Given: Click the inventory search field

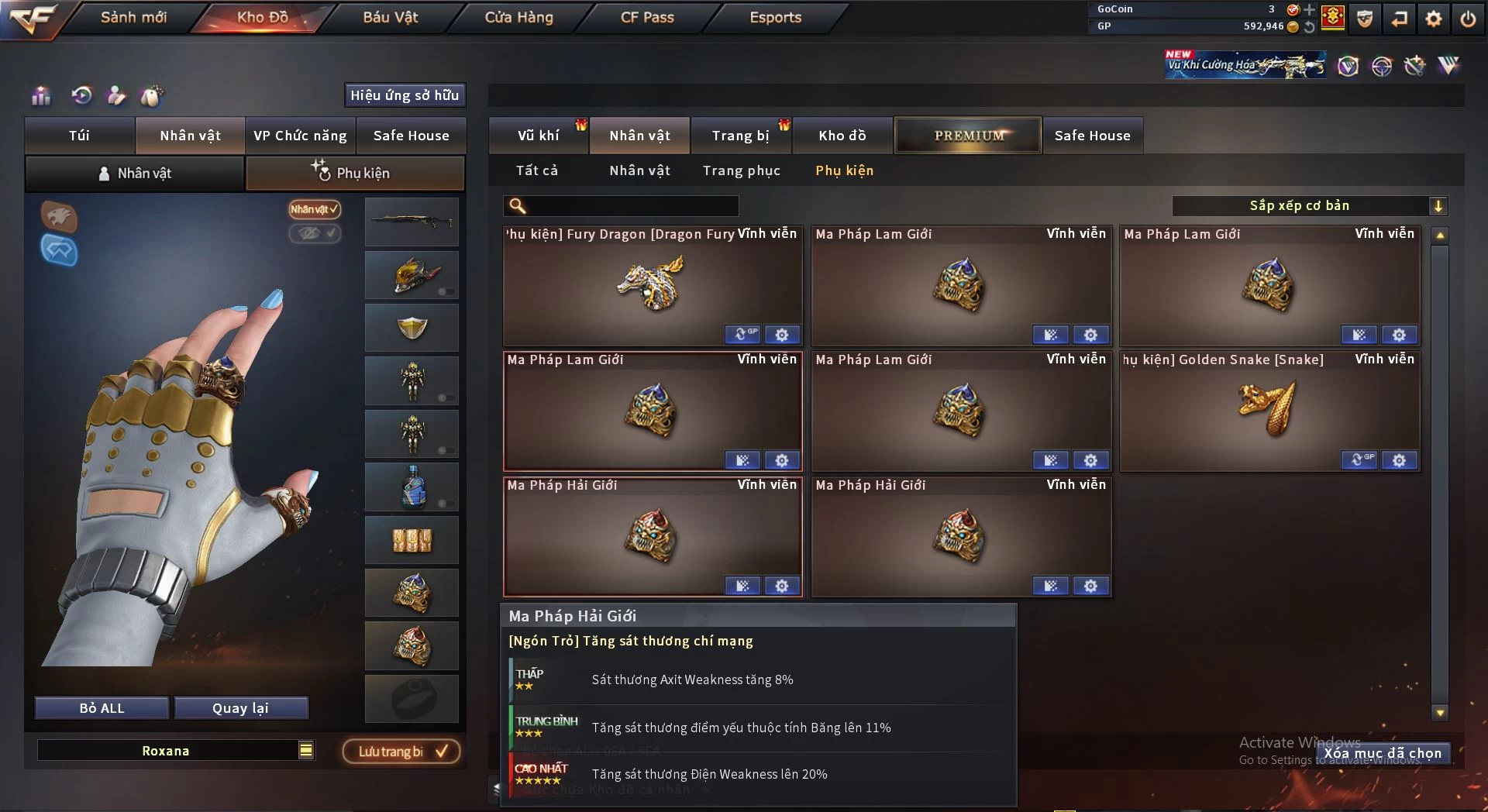Looking at the screenshot, I should 632,205.
